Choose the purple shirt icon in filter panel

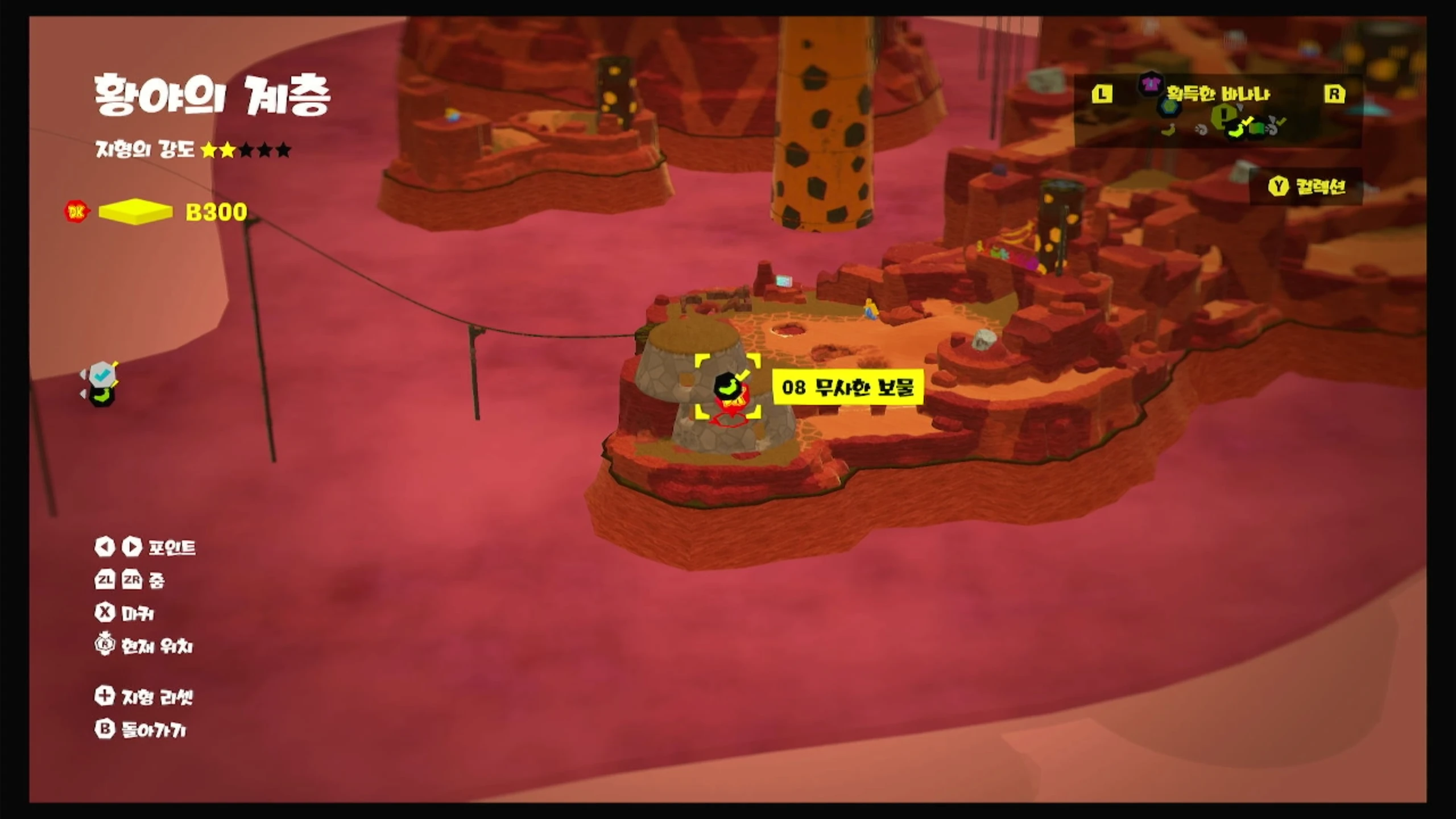tap(1150, 85)
